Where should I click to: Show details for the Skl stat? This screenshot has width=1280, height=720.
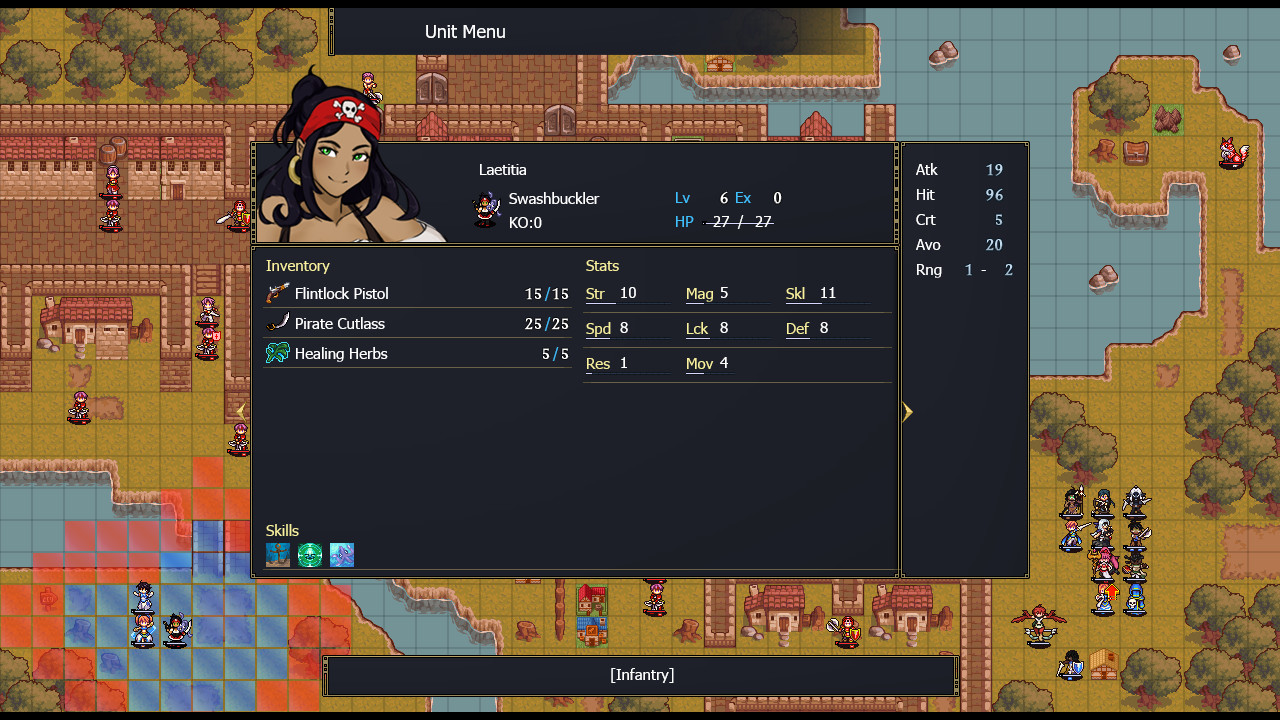point(796,294)
